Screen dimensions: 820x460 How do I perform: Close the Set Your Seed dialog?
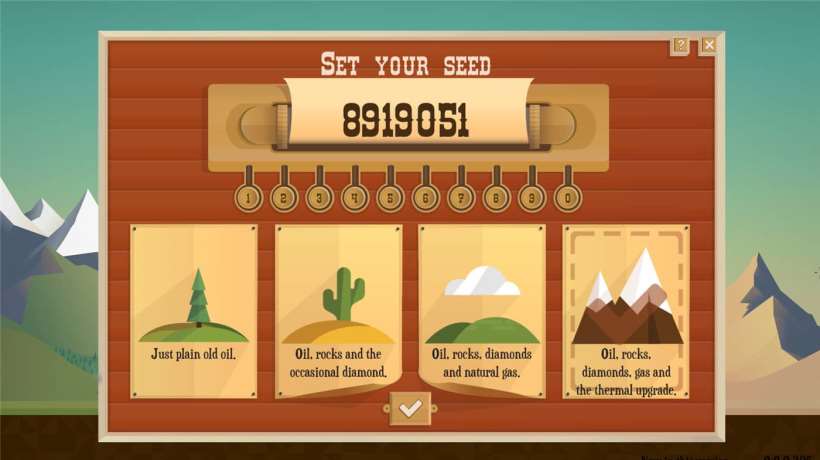[708, 45]
